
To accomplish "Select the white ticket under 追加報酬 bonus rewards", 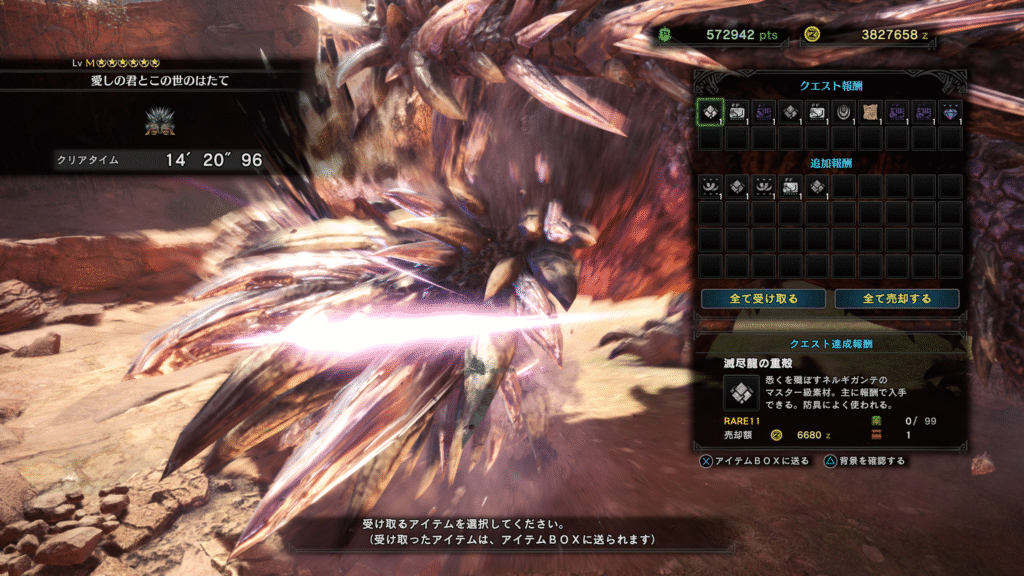I will pos(790,186).
